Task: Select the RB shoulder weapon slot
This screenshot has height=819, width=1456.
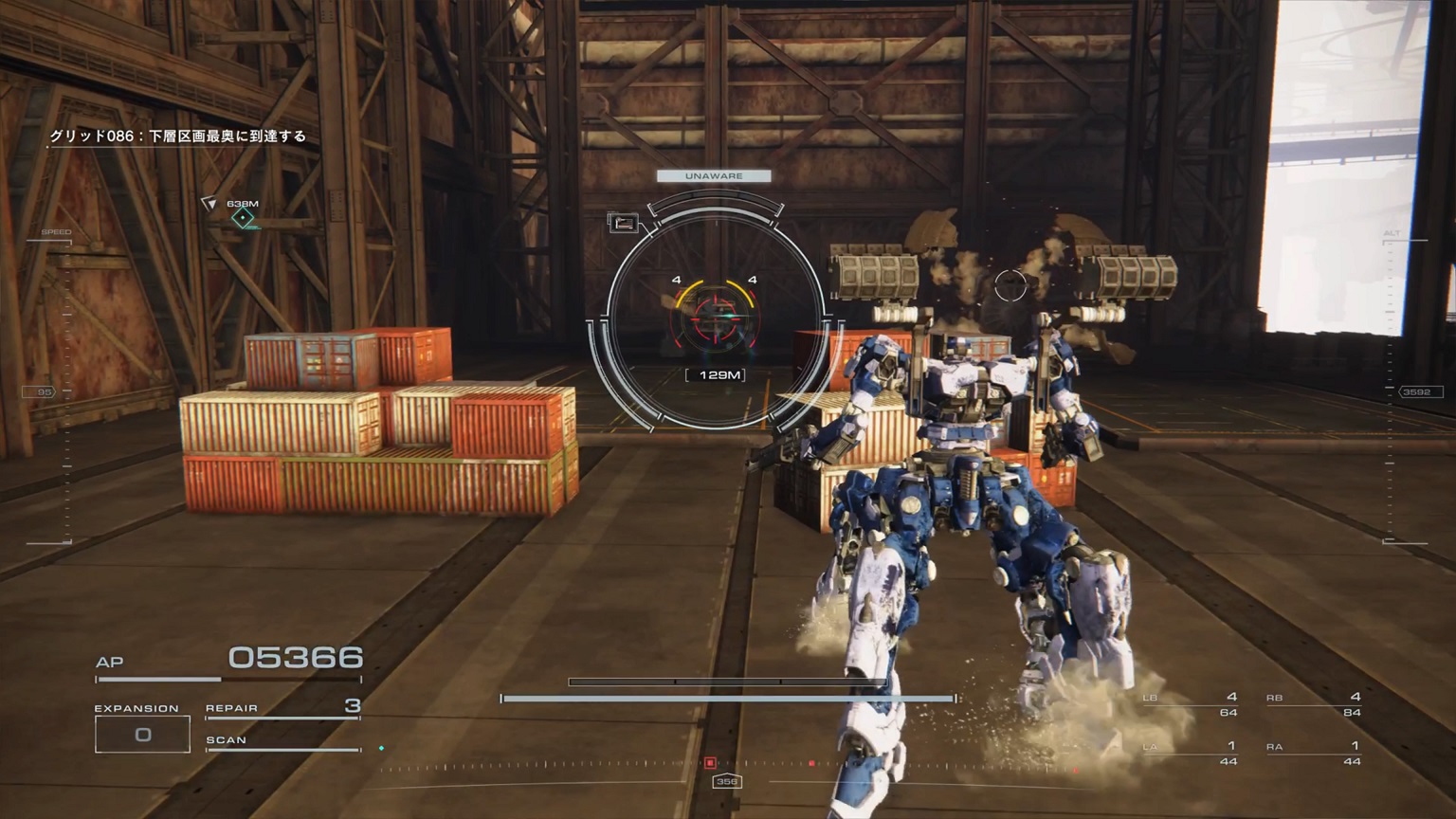Action: (1314, 704)
